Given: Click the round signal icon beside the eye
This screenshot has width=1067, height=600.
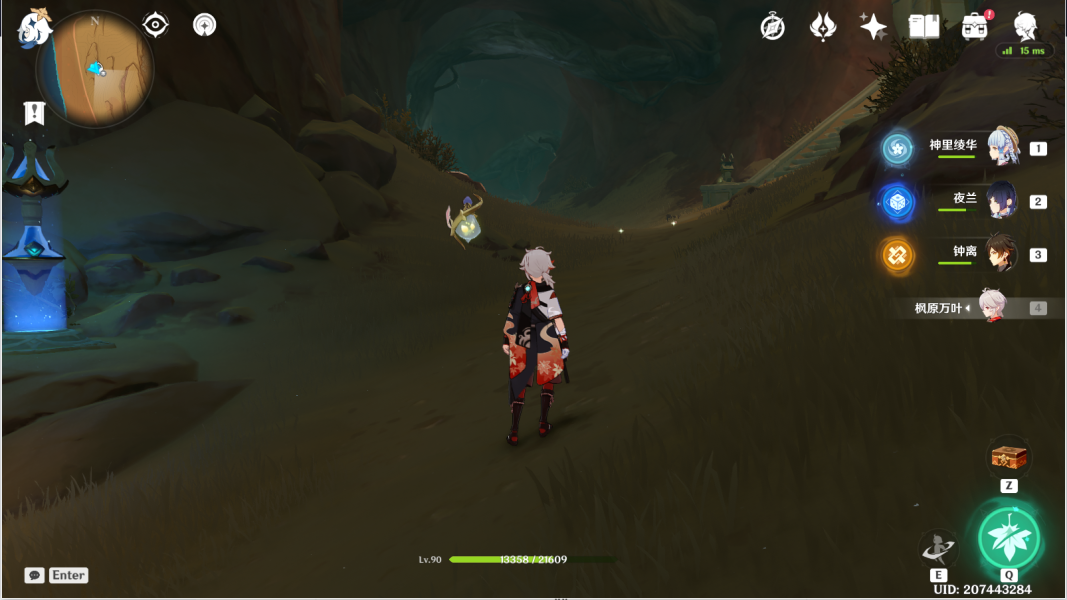Looking at the screenshot, I should [205, 25].
